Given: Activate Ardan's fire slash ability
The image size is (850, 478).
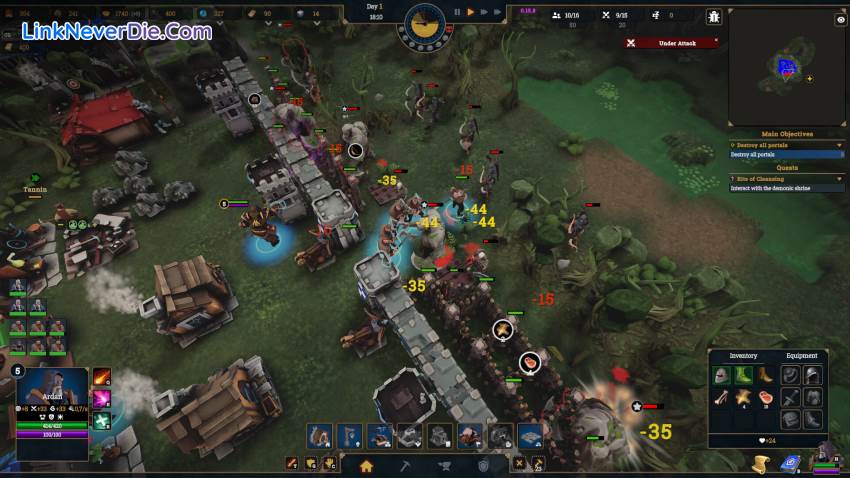Looking at the screenshot, I should [102, 378].
